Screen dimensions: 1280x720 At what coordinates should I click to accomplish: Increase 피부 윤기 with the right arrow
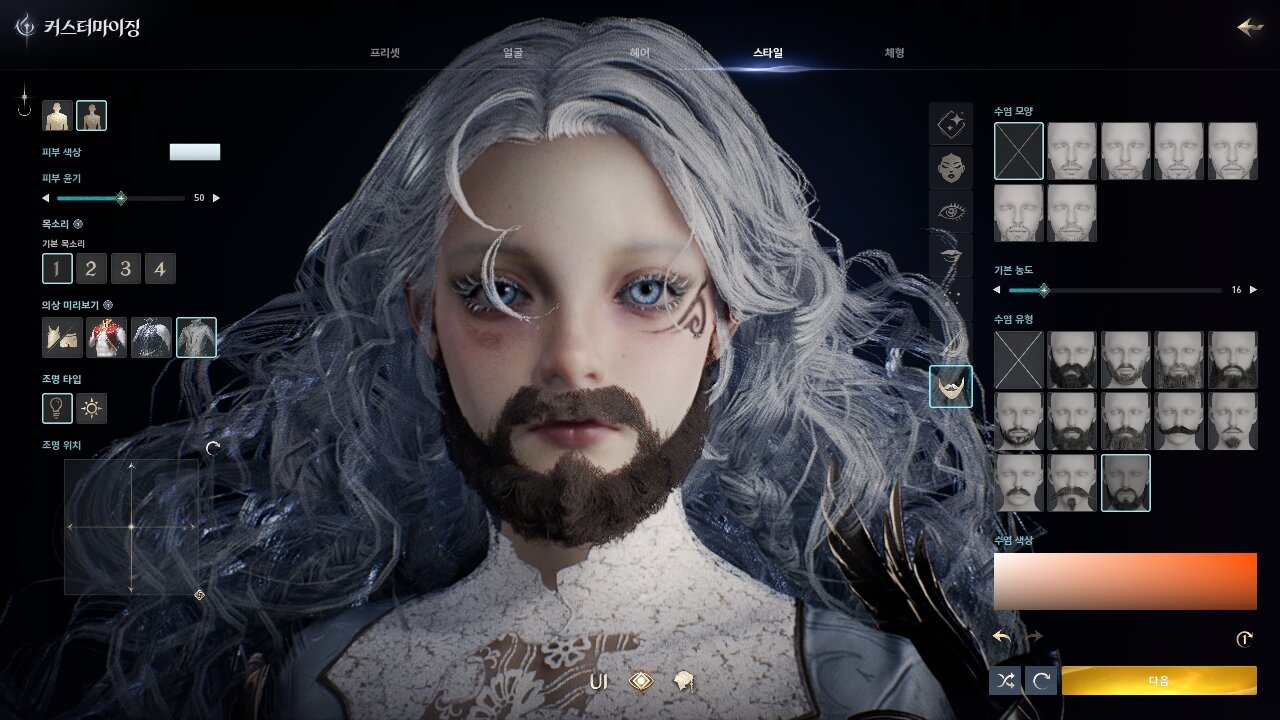click(x=217, y=198)
